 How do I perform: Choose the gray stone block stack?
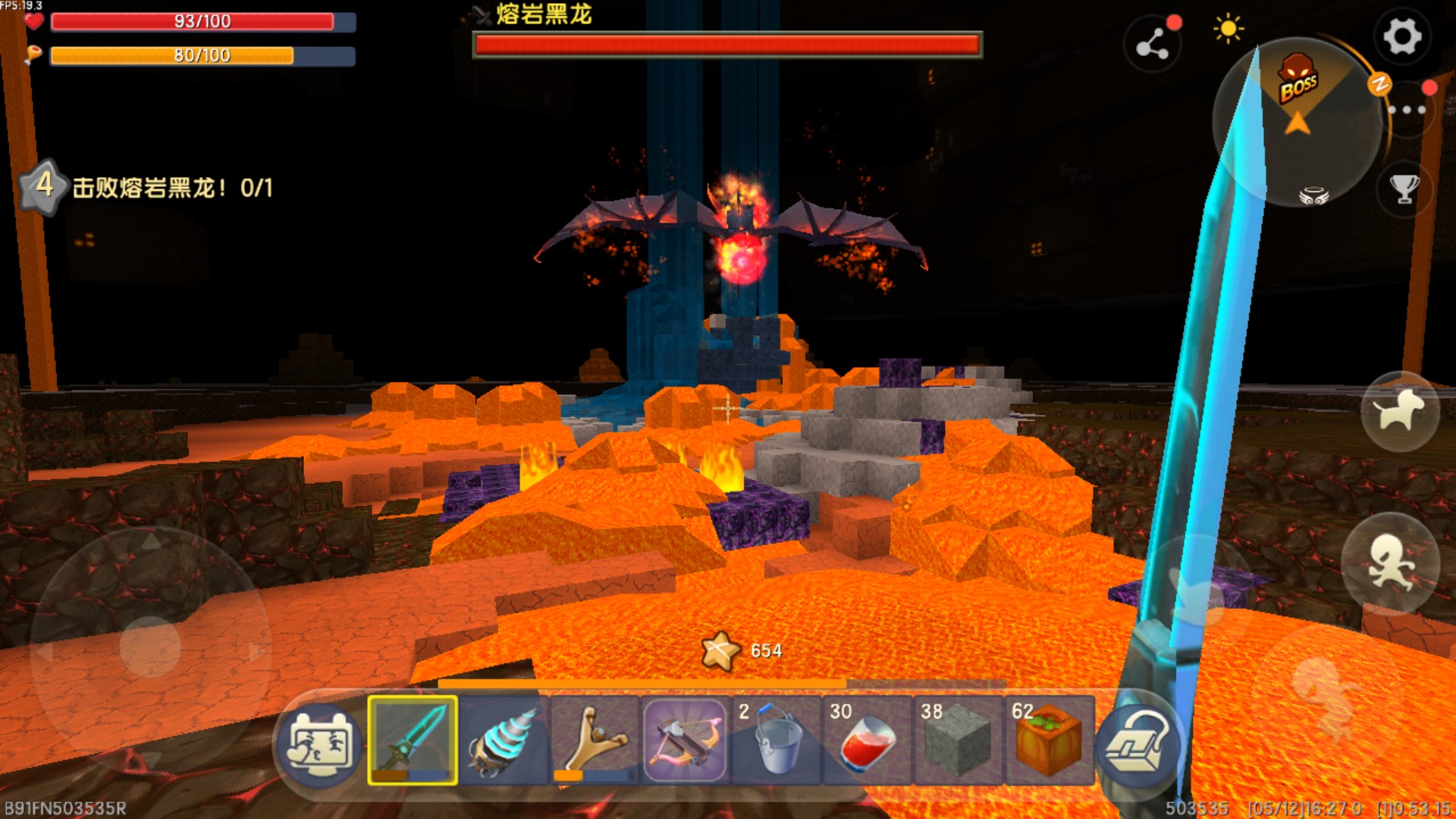(958, 740)
